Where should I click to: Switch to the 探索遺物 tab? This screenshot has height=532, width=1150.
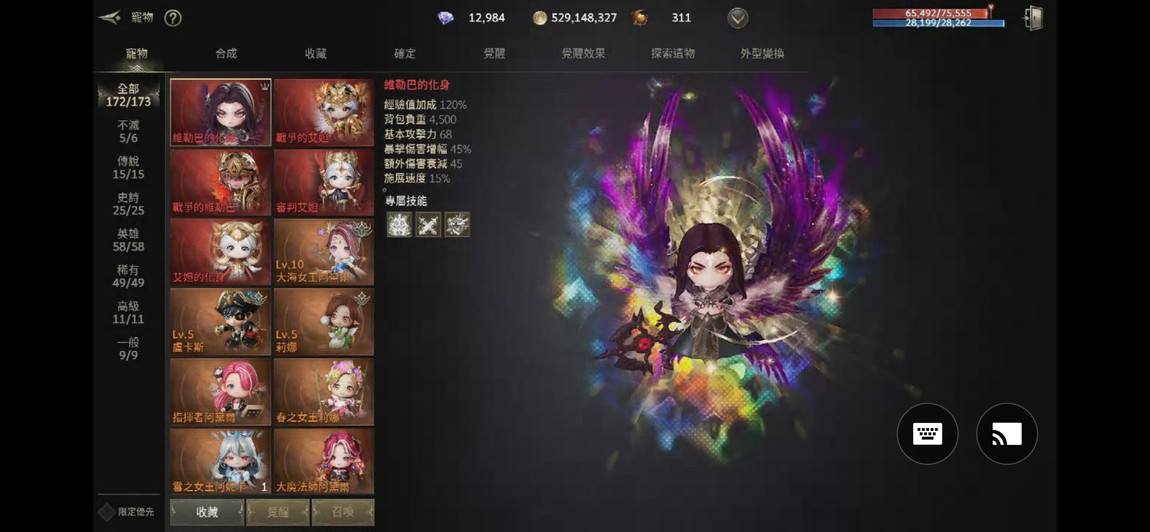(x=673, y=53)
